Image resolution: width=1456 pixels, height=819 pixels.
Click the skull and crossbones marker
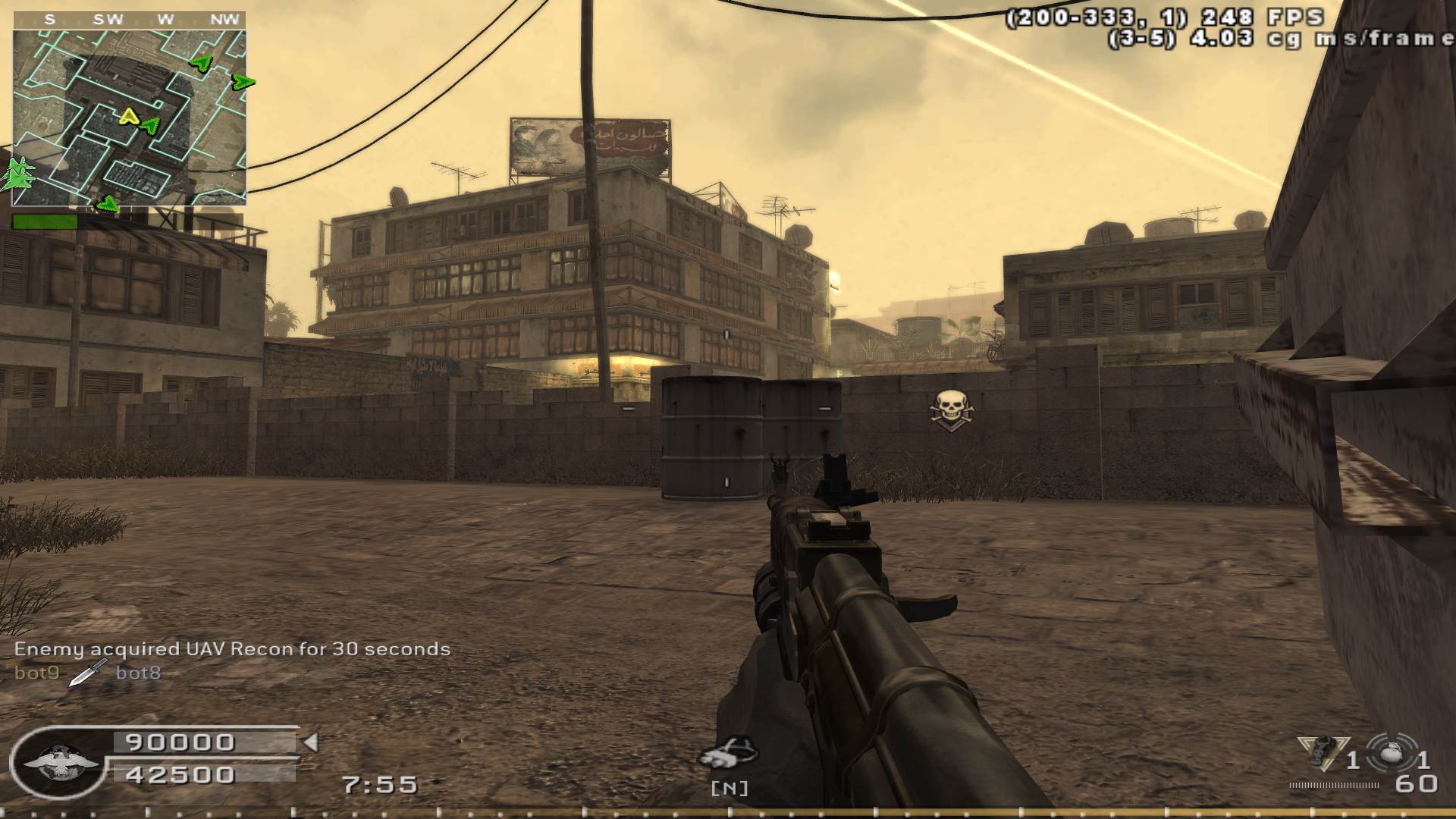pyautogui.click(x=950, y=409)
